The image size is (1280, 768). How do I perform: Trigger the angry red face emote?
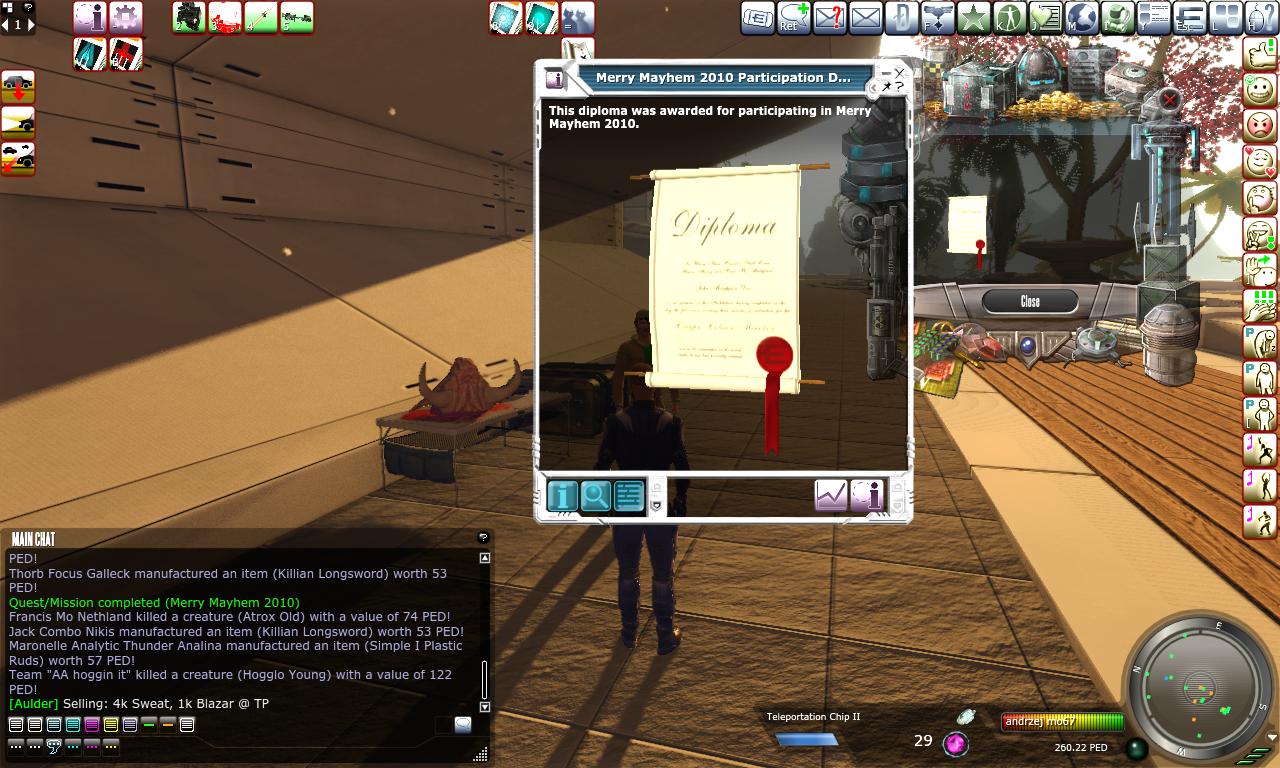(x=1260, y=125)
